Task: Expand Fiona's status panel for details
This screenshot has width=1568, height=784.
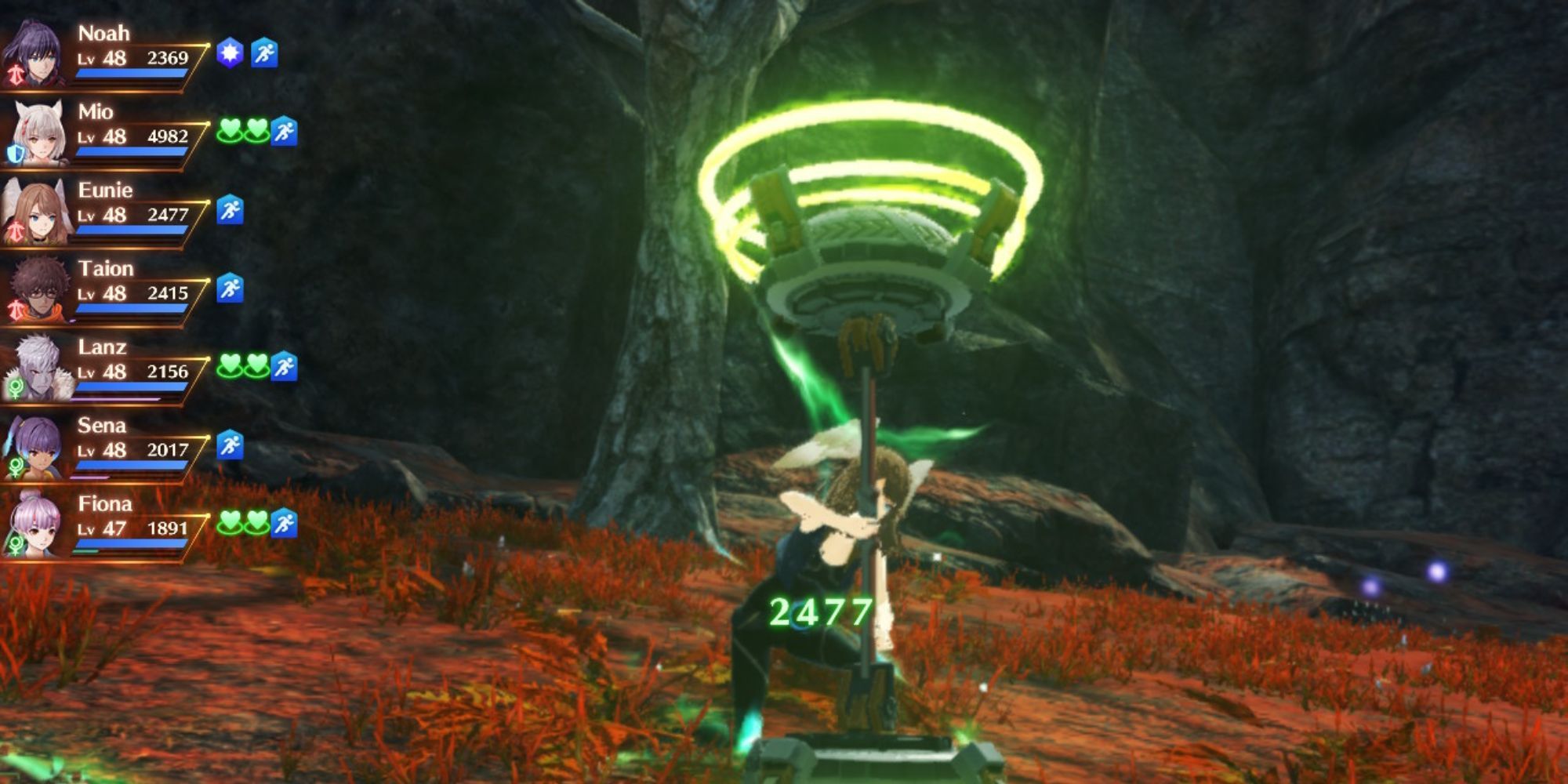Action: point(125,521)
